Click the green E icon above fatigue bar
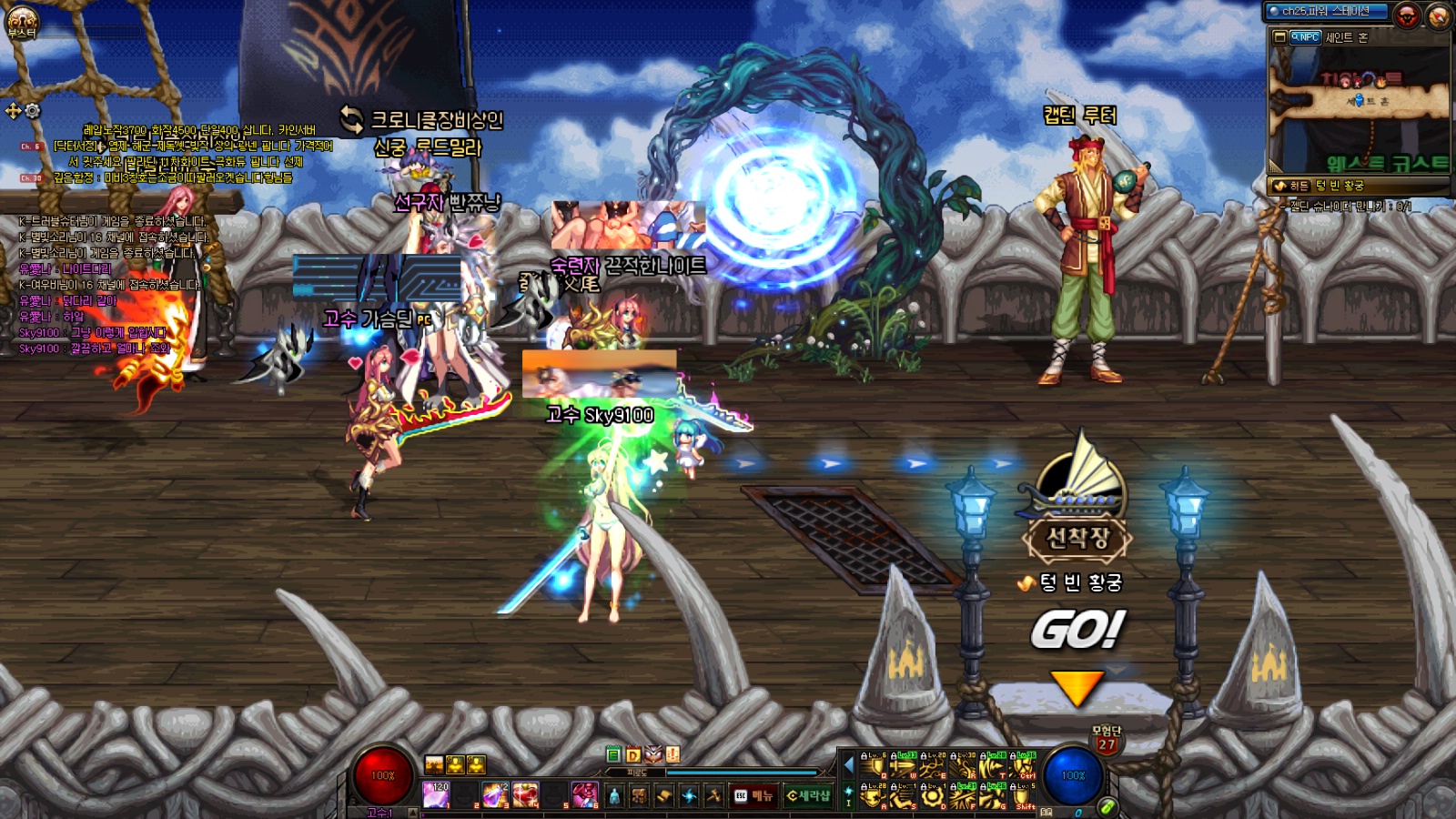The width and height of the screenshot is (1456, 819). pyautogui.click(x=613, y=754)
